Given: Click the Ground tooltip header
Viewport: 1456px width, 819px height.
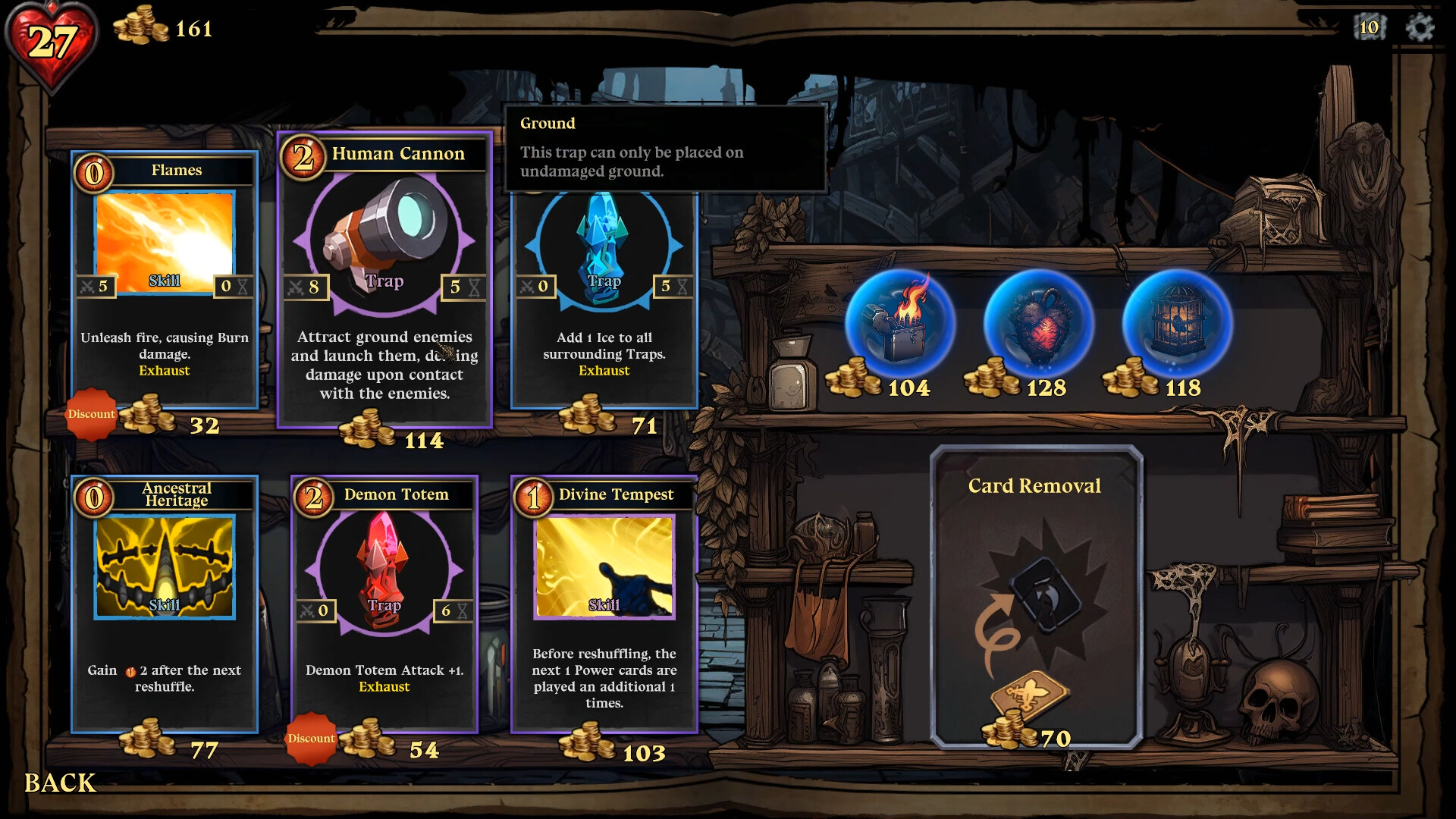Looking at the screenshot, I should point(547,123).
